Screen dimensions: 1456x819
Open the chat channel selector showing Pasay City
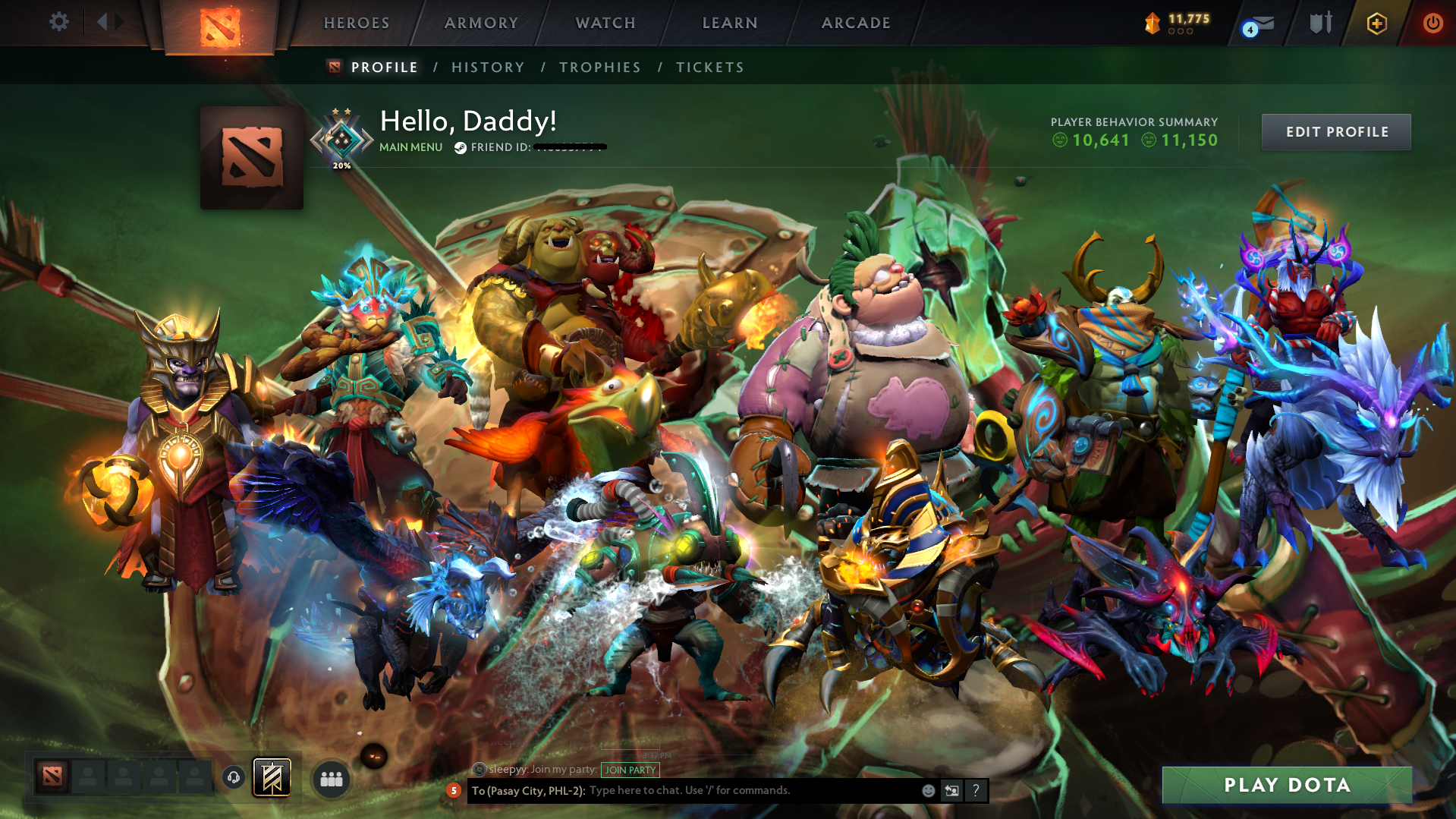pyautogui.click(x=527, y=790)
